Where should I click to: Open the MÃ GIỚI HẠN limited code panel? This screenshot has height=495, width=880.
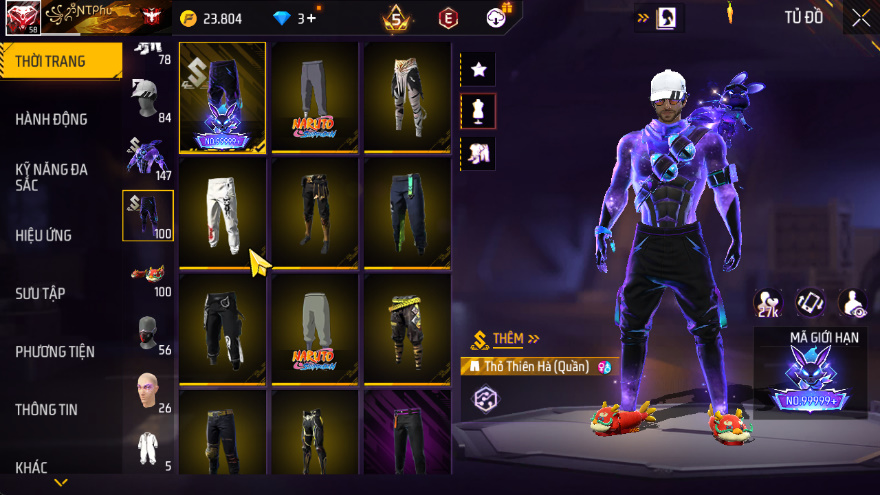[811, 372]
